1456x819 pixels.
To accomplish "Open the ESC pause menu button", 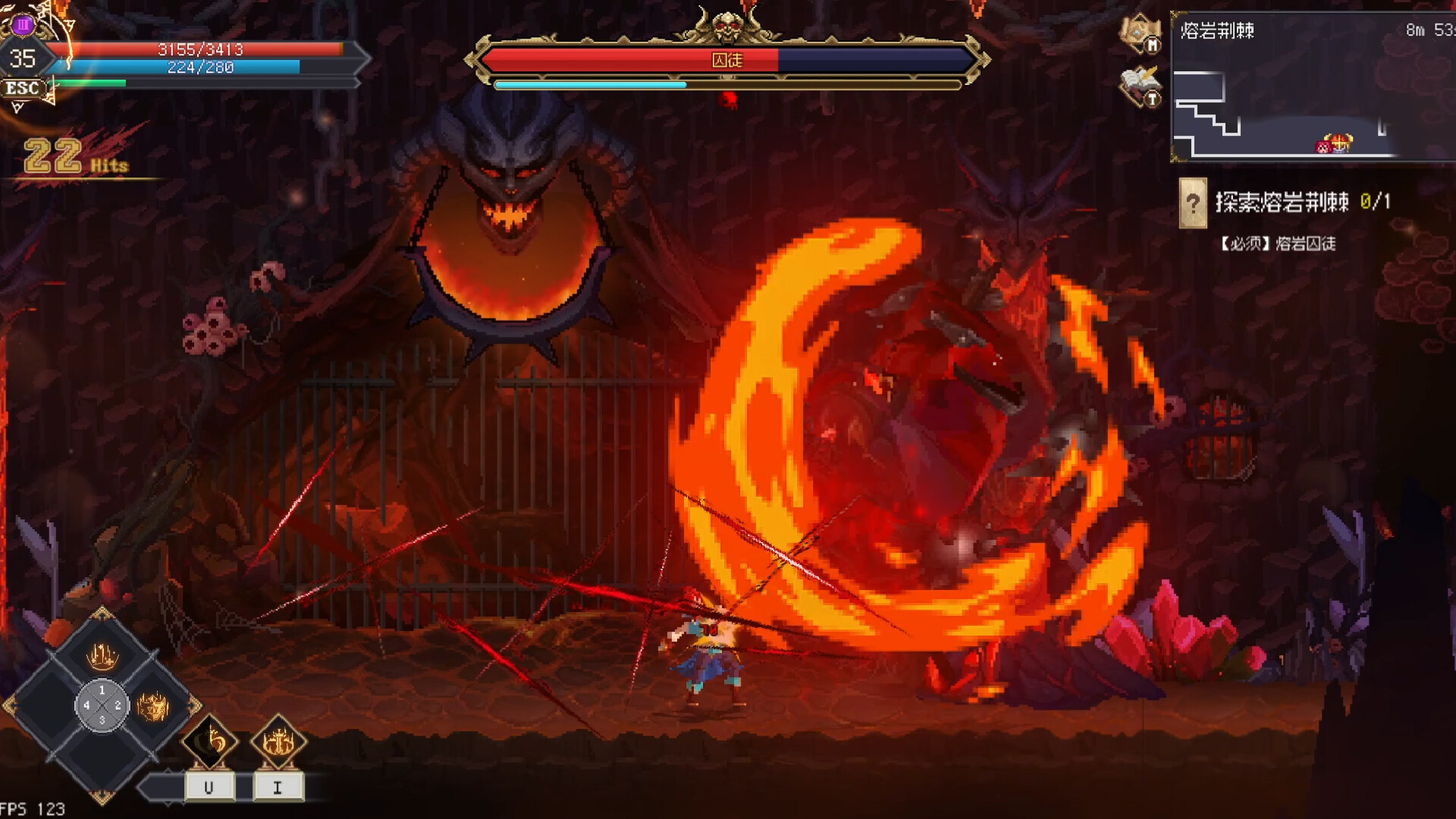I will coord(23,89).
